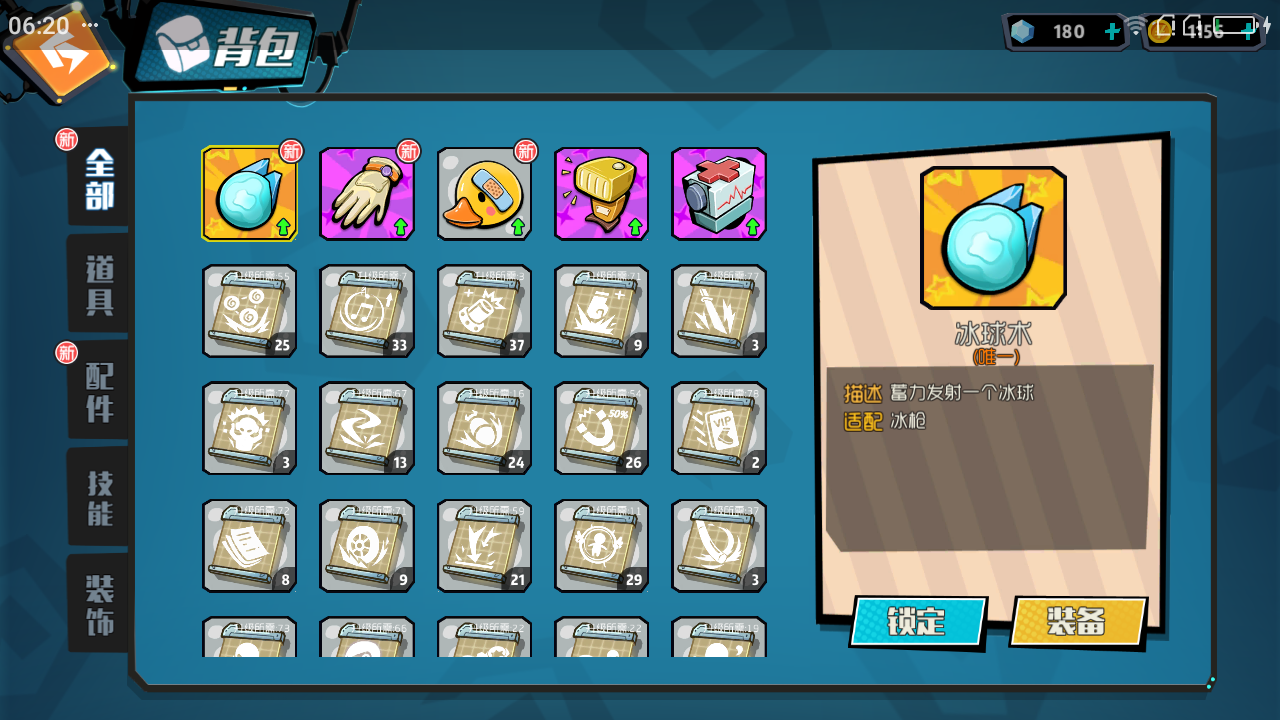Click the large ice ball portrait in detail panel

pos(994,238)
